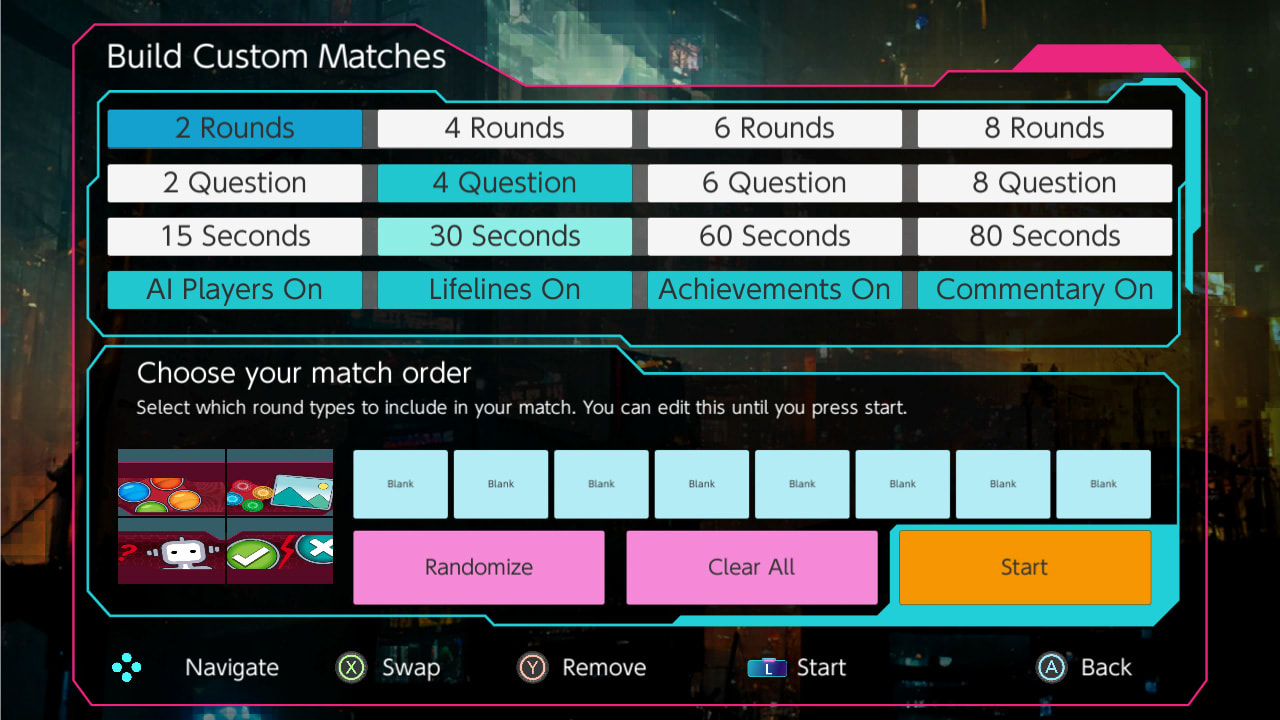The width and height of the screenshot is (1280, 720).
Task: Click the Randomize button
Action: coord(478,567)
